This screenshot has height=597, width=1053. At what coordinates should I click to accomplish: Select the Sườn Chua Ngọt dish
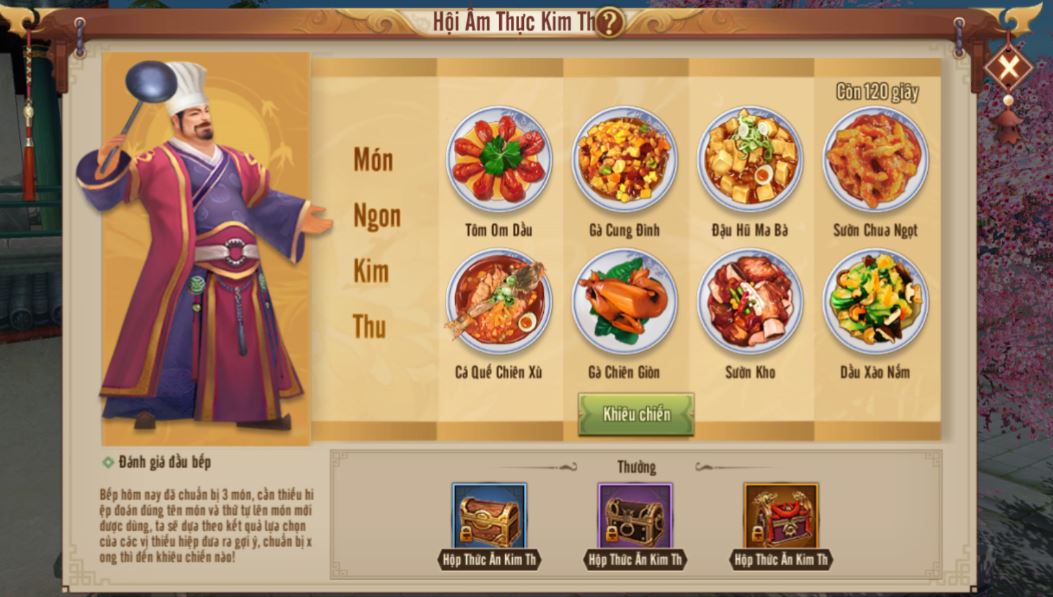coord(875,160)
